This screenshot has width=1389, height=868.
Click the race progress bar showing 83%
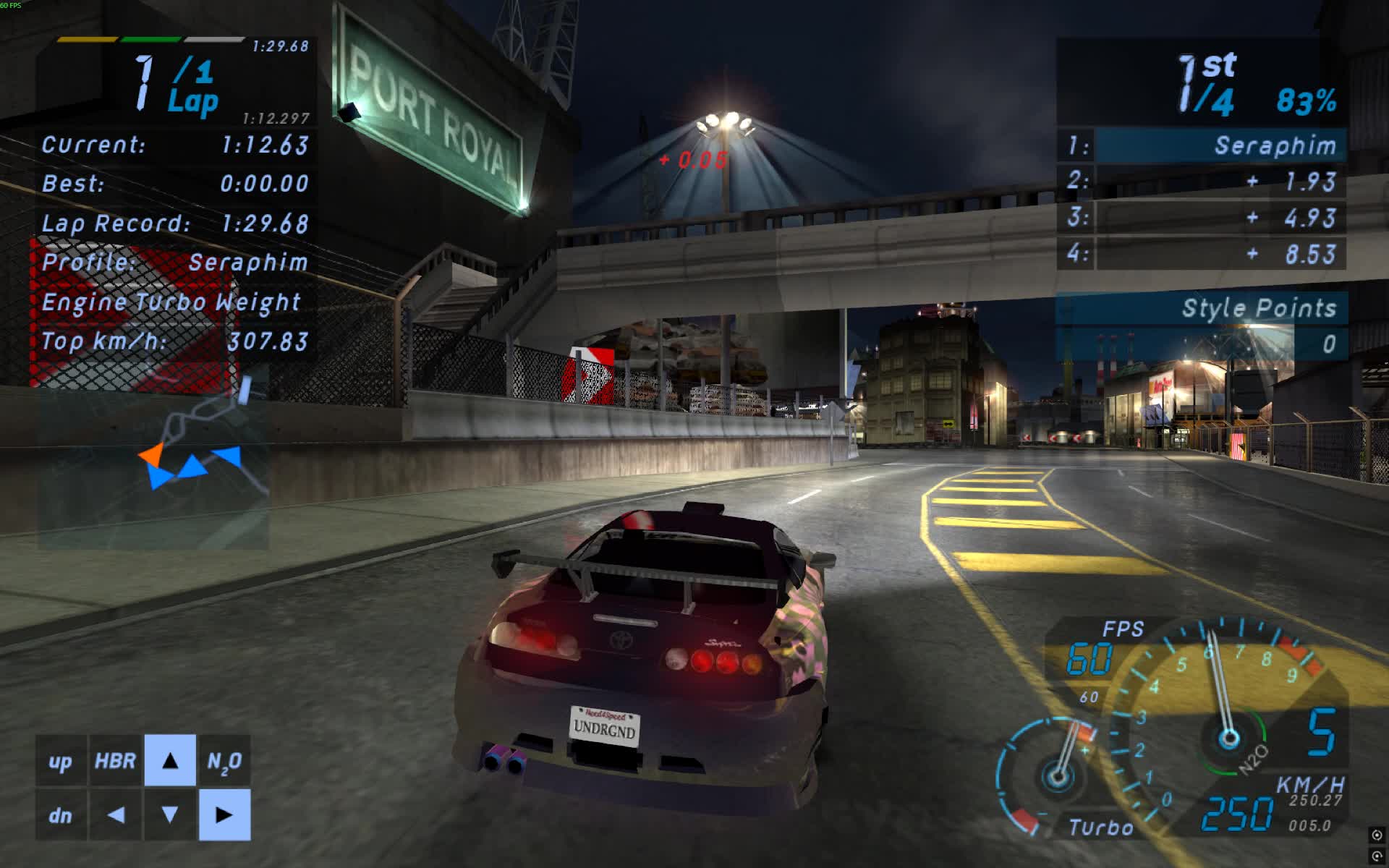tap(1305, 101)
